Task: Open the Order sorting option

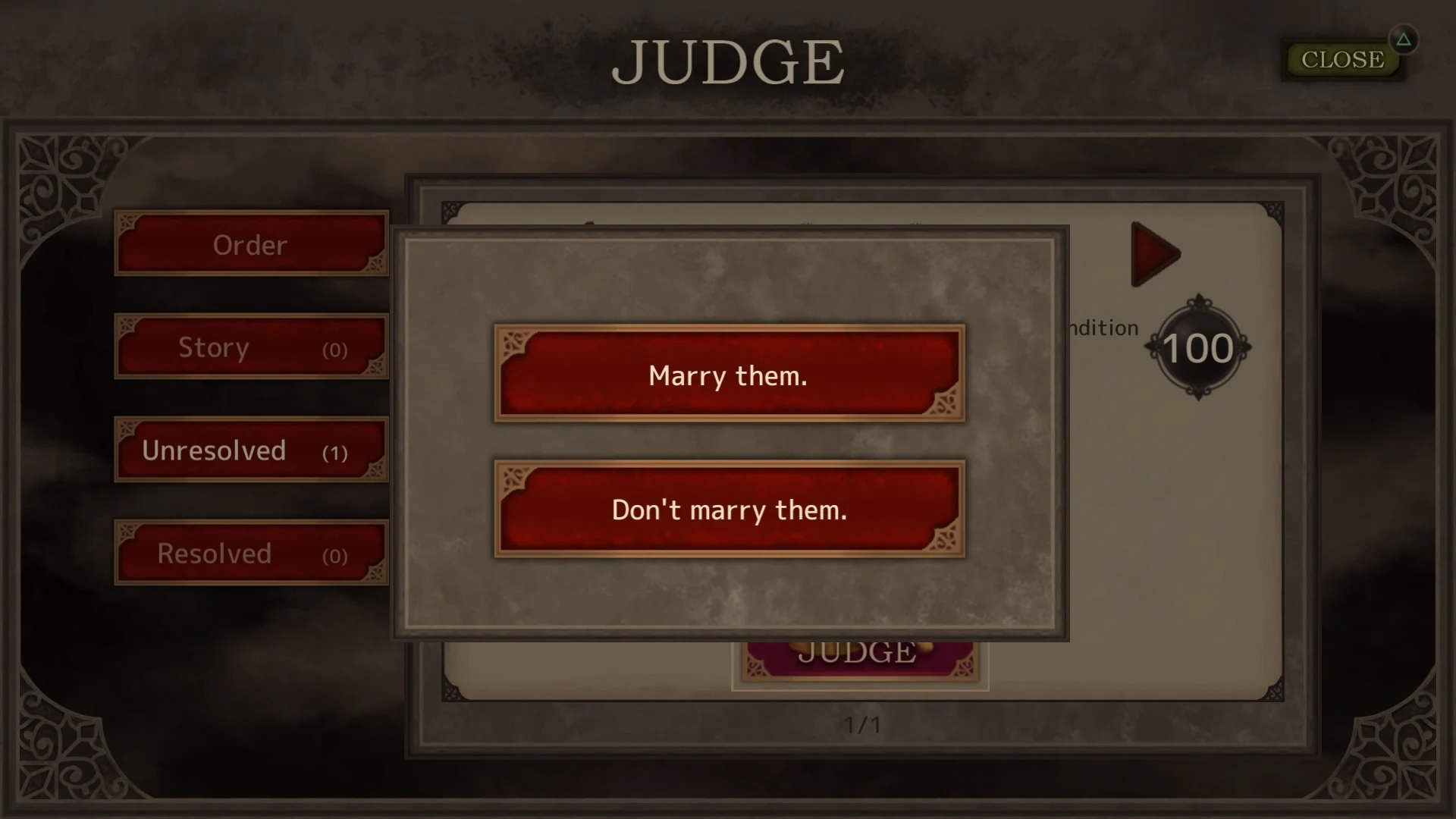Action: (x=250, y=244)
